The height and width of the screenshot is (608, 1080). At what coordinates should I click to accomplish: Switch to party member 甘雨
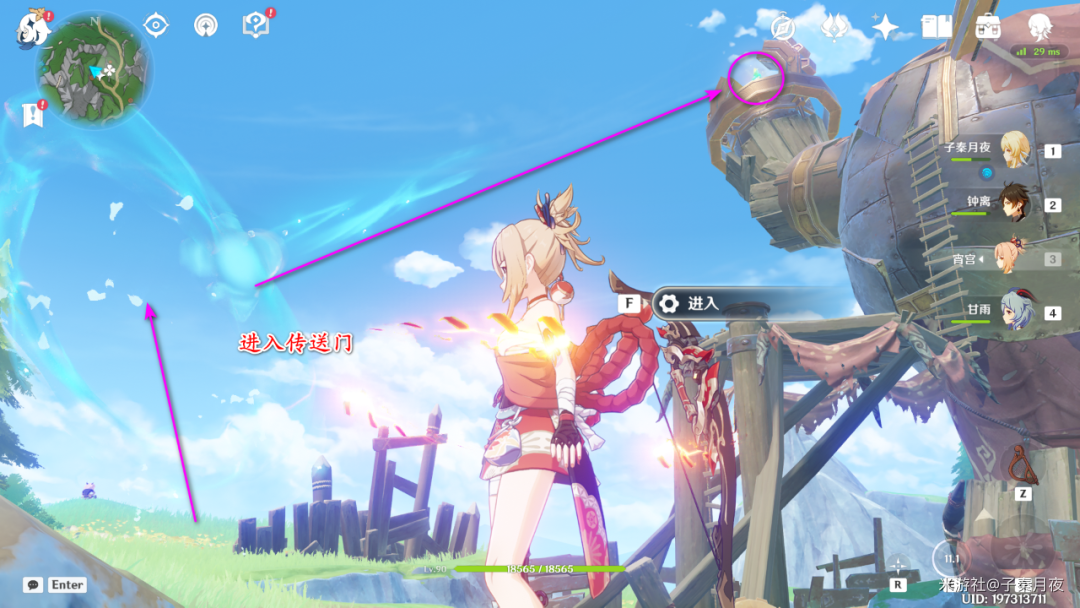point(1016,312)
